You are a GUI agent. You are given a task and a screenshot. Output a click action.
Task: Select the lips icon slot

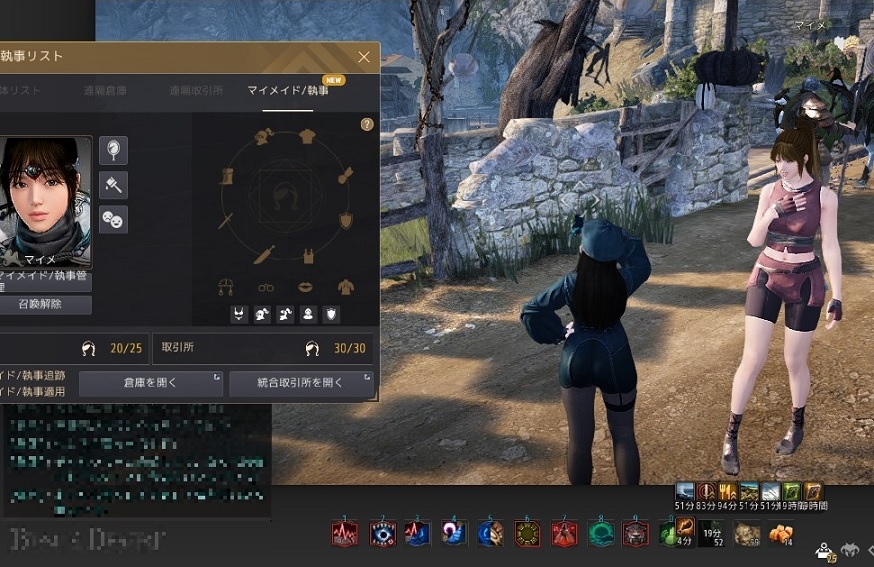[x=305, y=288]
